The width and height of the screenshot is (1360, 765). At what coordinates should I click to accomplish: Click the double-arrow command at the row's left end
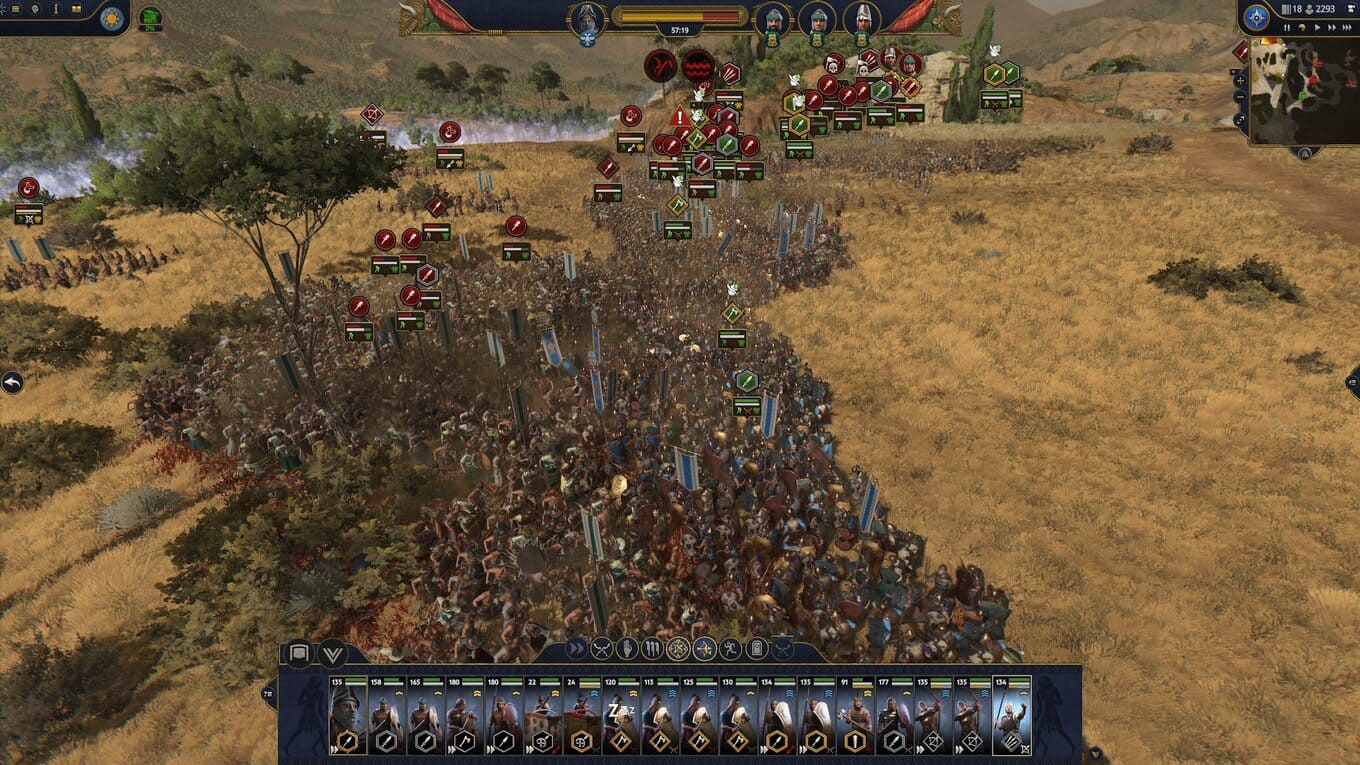[576, 649]
